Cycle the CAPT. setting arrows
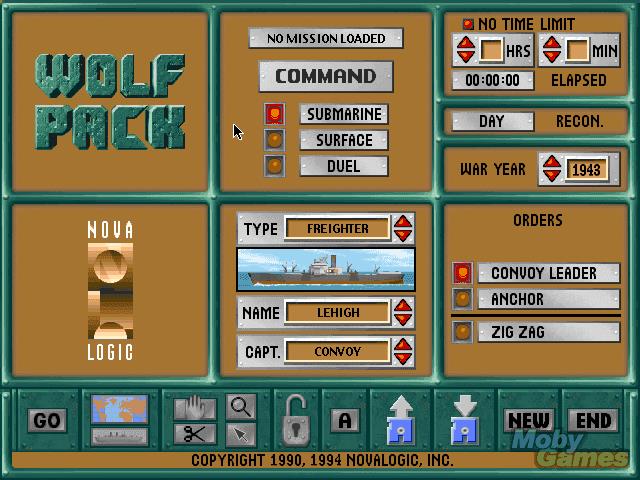This screenshot has height=480, width=640. point(403,351)
